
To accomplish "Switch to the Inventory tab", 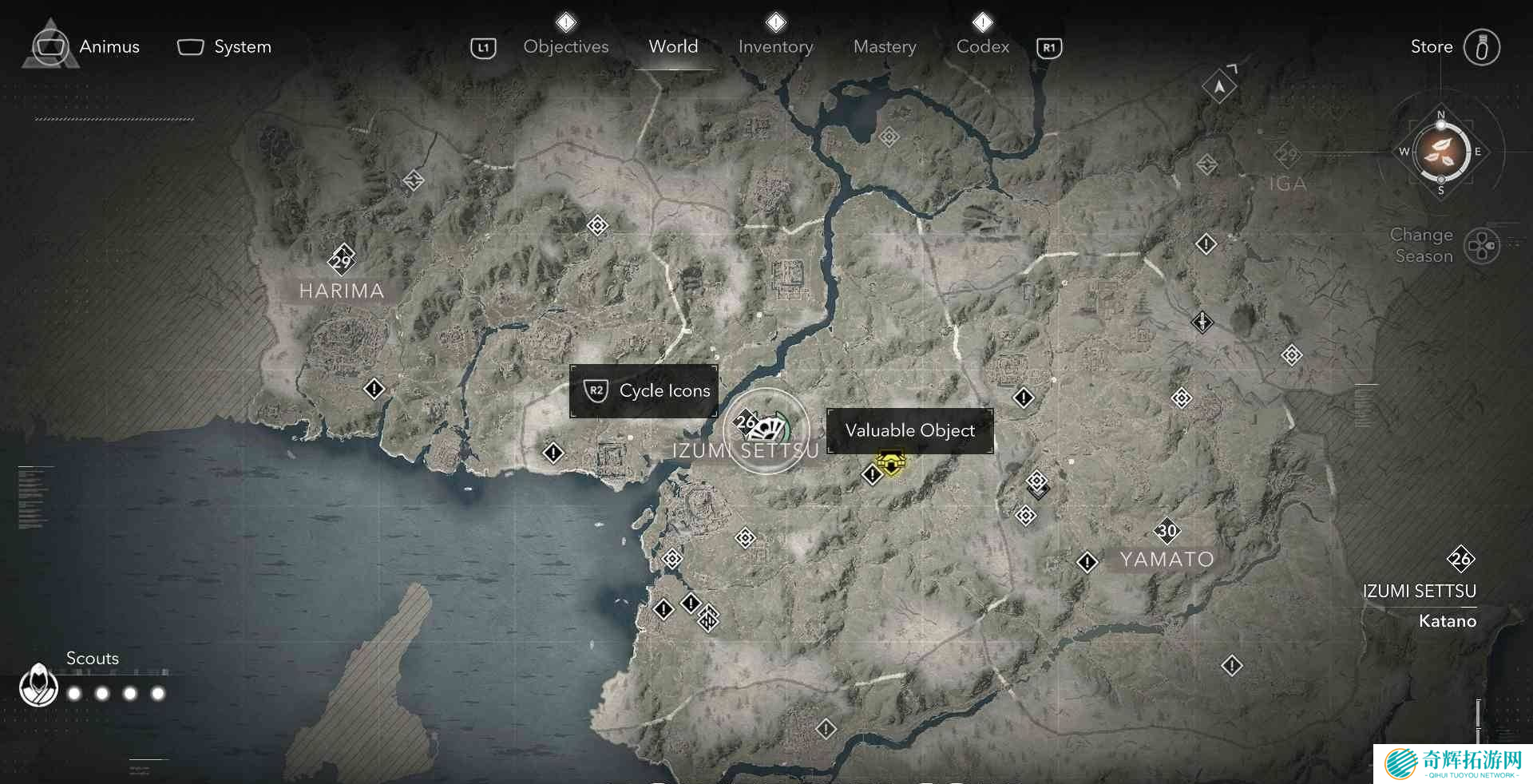I will [775, 47].
